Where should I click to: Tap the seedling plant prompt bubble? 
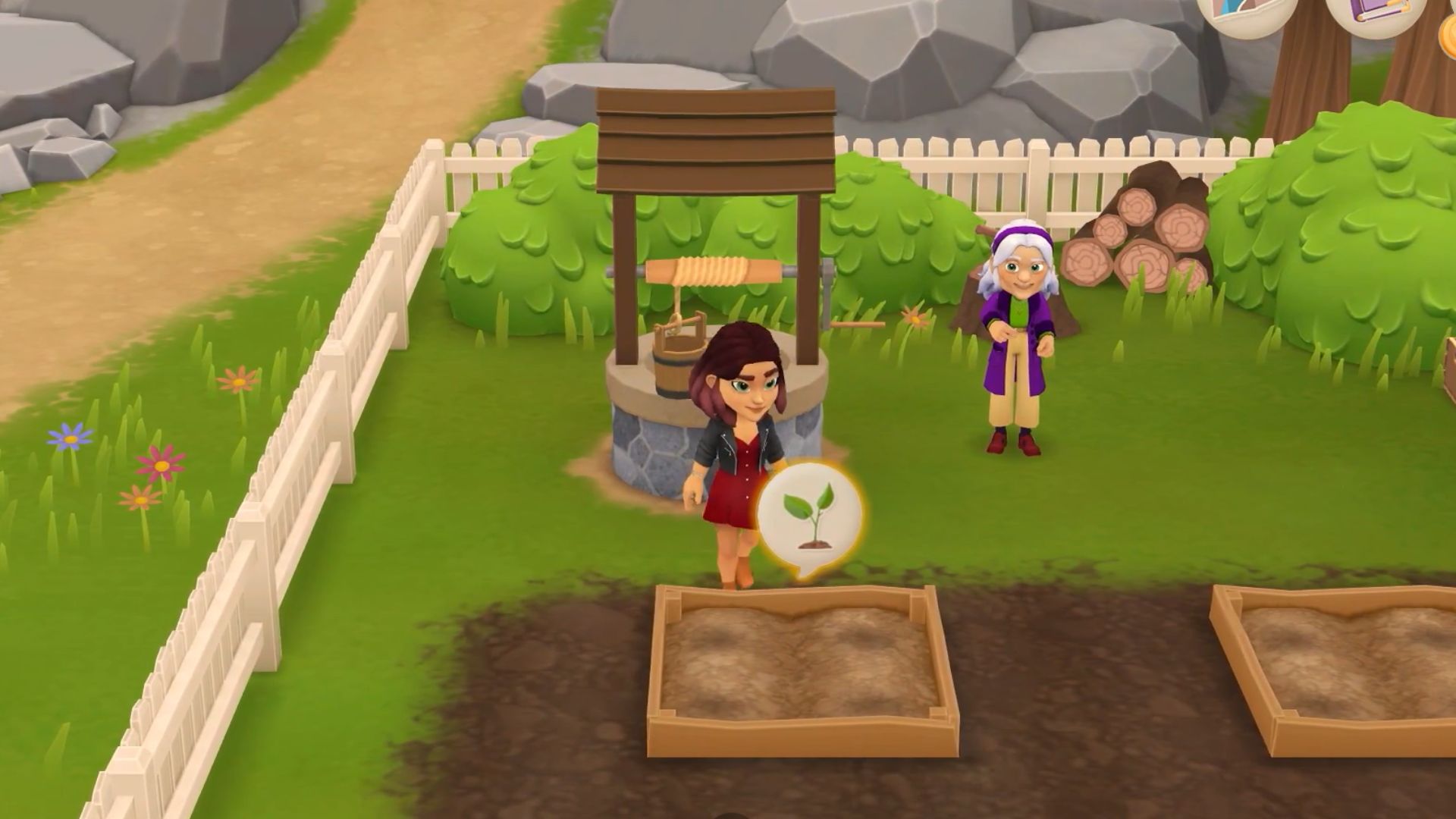click(x=810, y=516)
